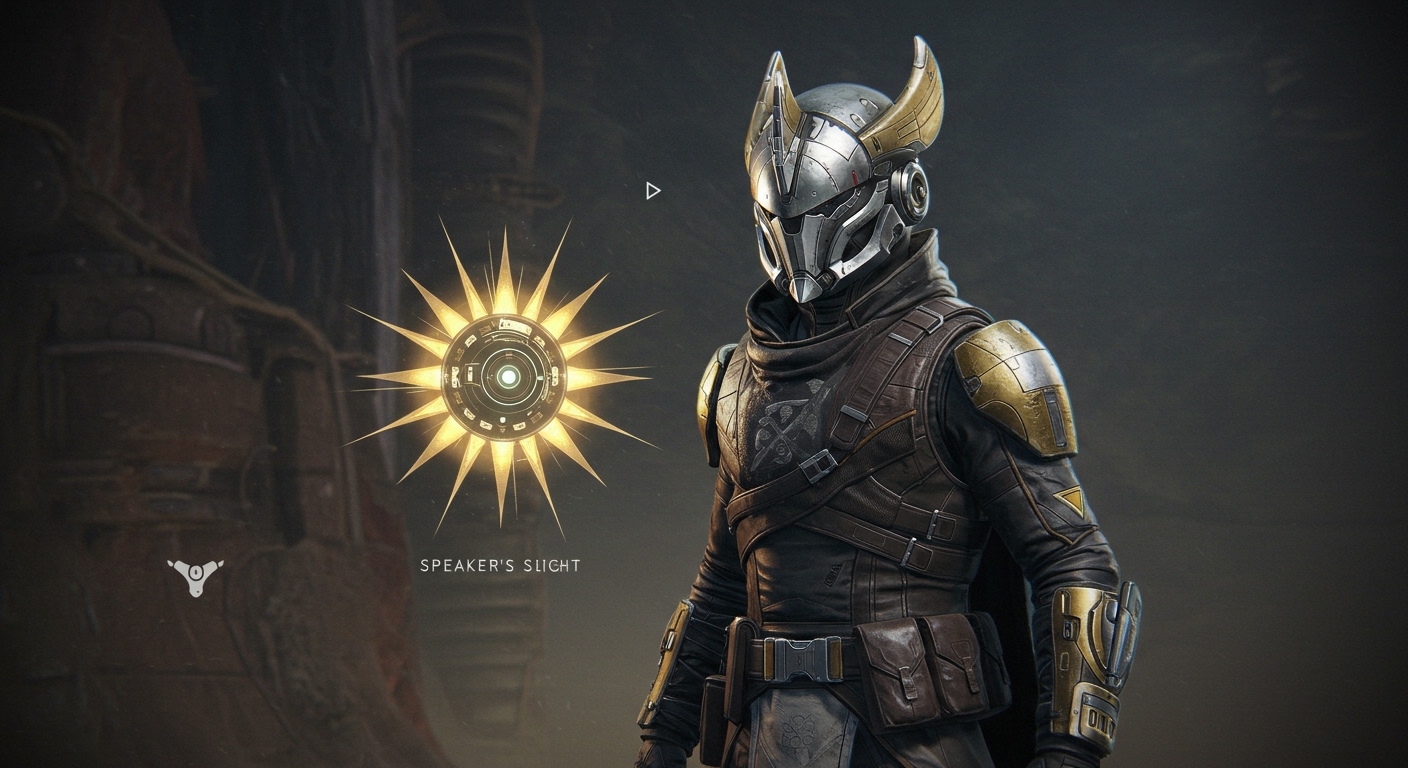The height and width of the screenshot is (768, 1408).
Task: Click the eye detail inside the tricorn symbol
Action: pos(197,574)
